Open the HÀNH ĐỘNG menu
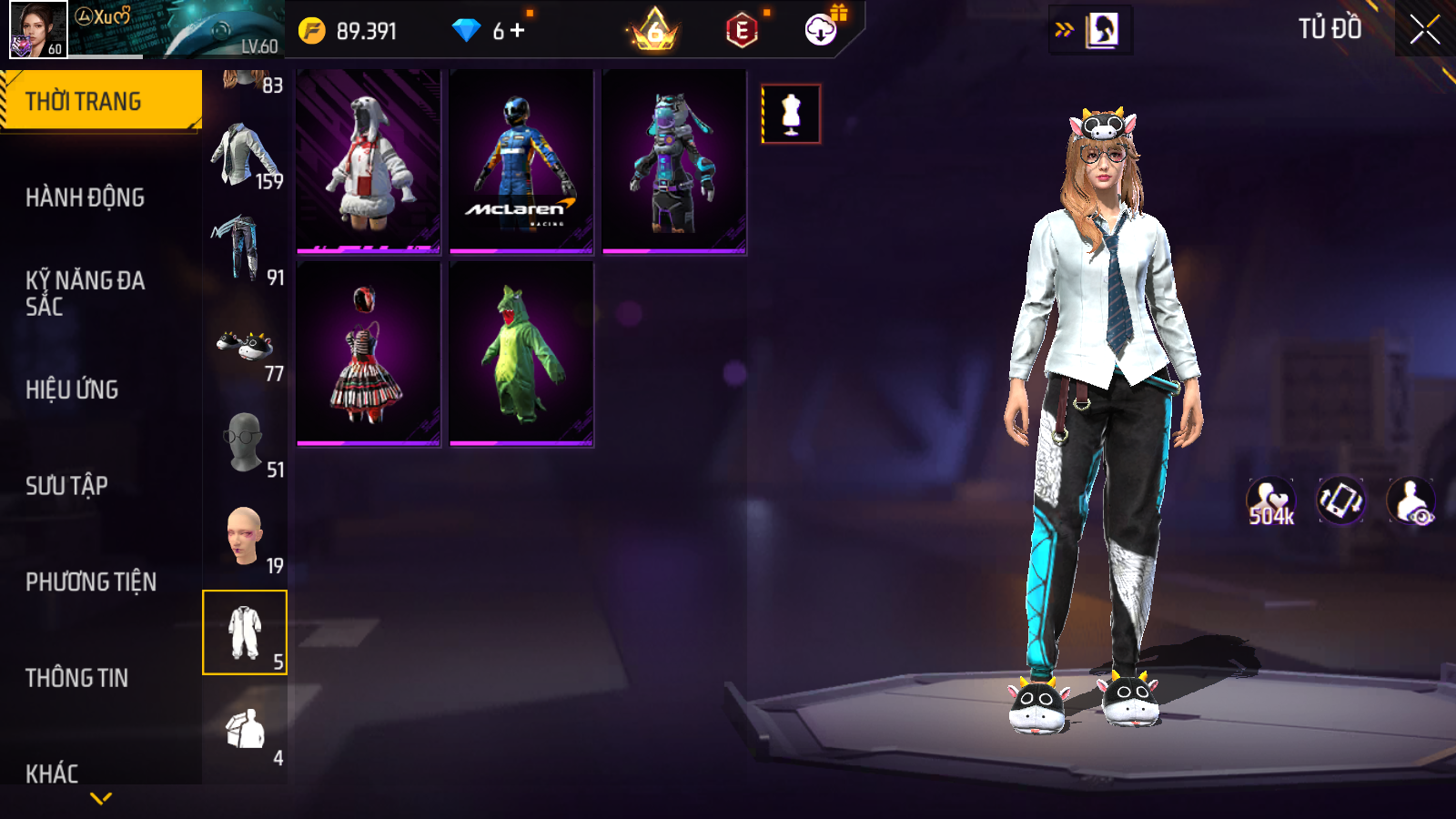 tap(86, 197)
